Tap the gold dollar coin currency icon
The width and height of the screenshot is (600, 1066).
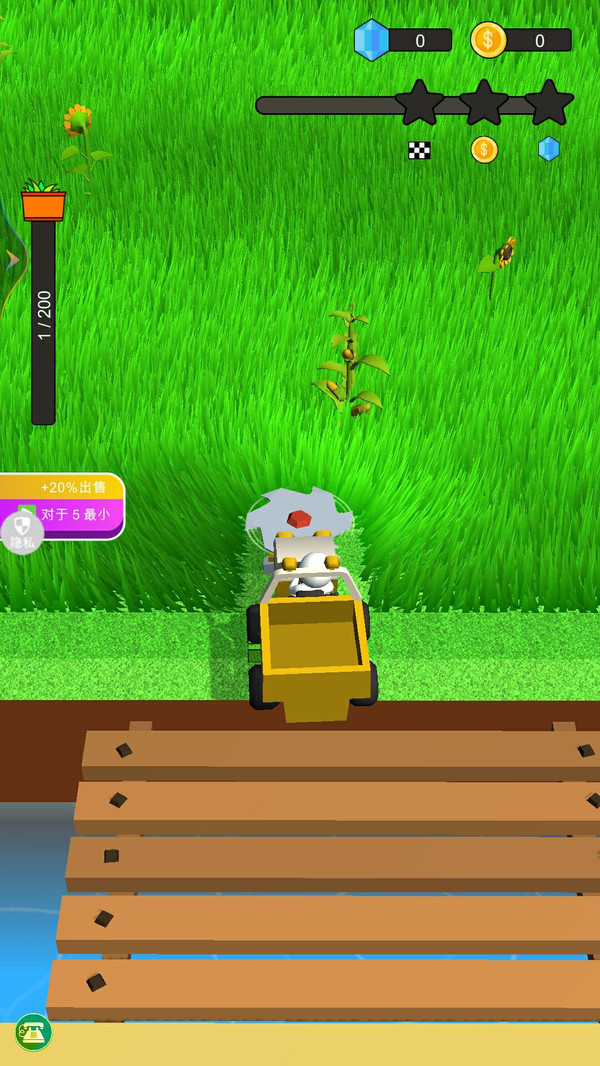click(x=488, y=40)
